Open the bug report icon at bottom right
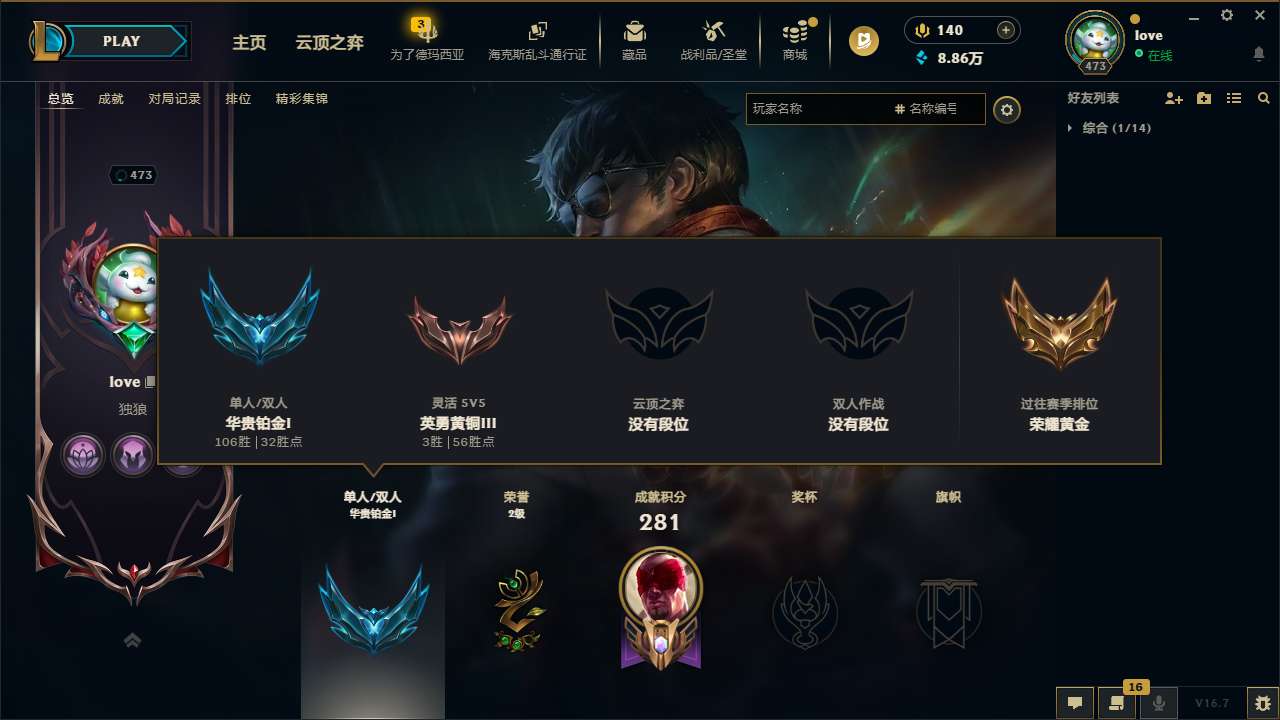1280x720 pixels. (x=1261, y=703)
